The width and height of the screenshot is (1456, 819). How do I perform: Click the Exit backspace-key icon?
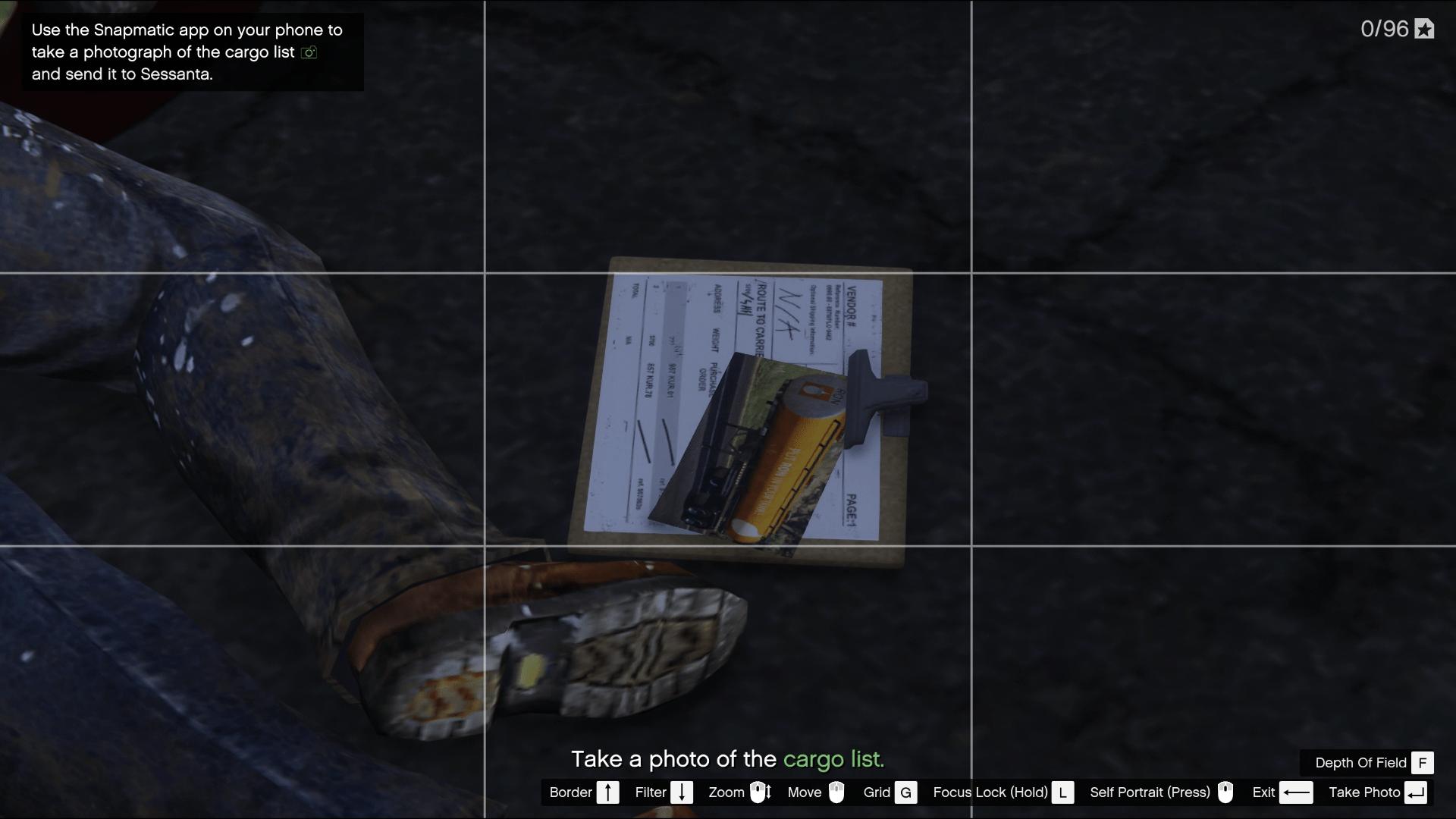point(1297,792)
